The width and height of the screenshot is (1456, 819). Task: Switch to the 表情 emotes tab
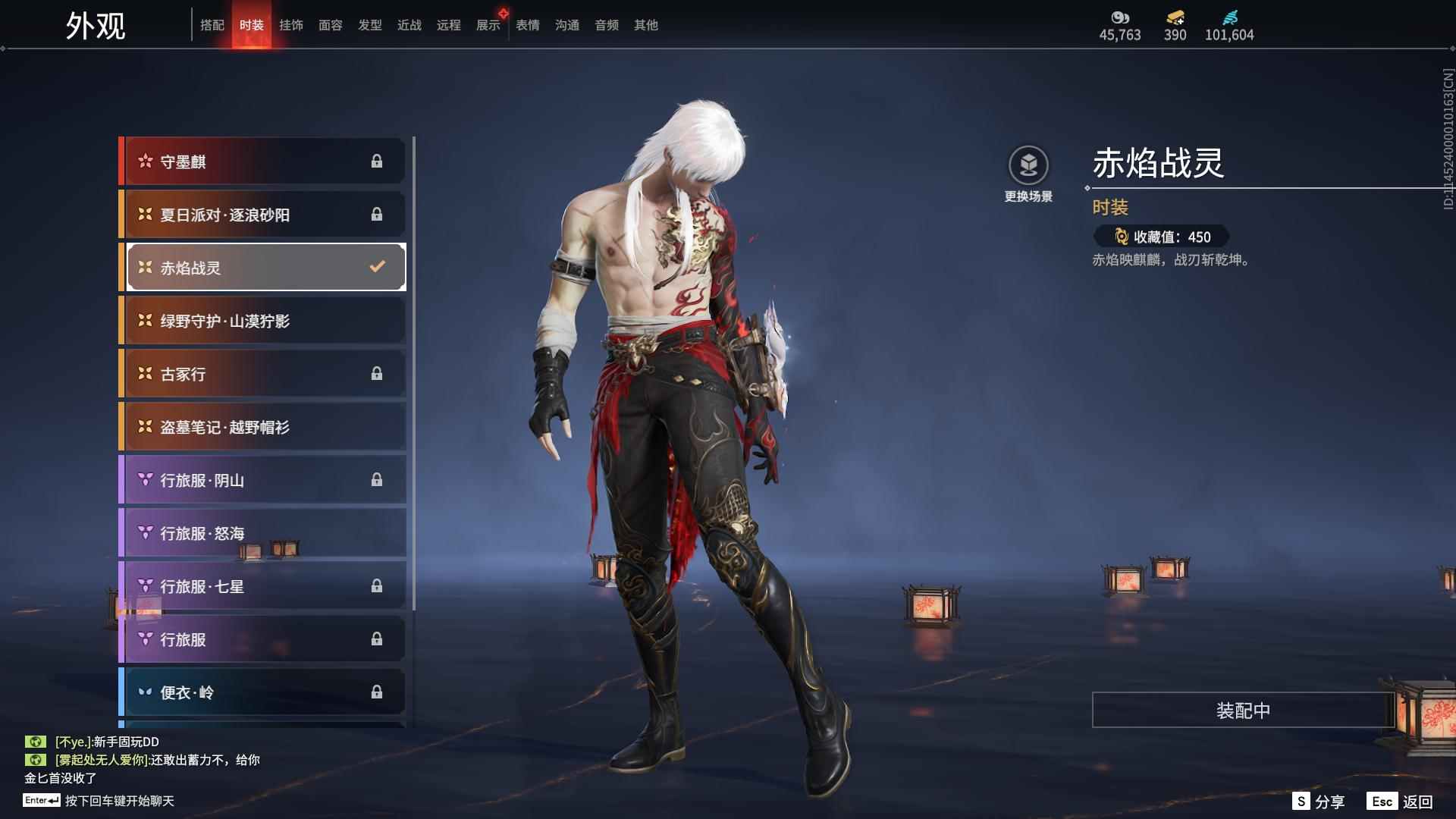coord(527,25)
